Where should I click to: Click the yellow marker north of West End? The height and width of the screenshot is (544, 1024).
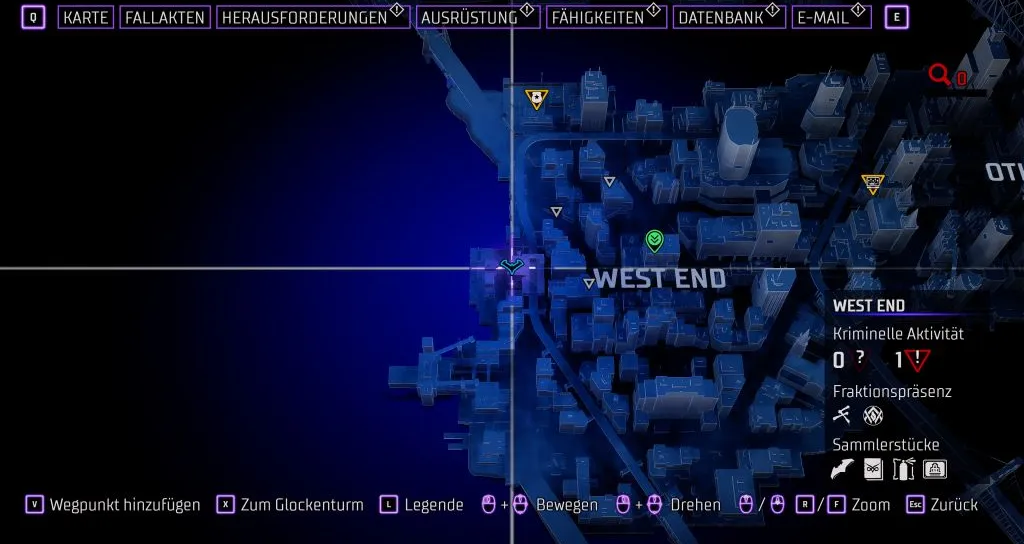coord(537,98)
